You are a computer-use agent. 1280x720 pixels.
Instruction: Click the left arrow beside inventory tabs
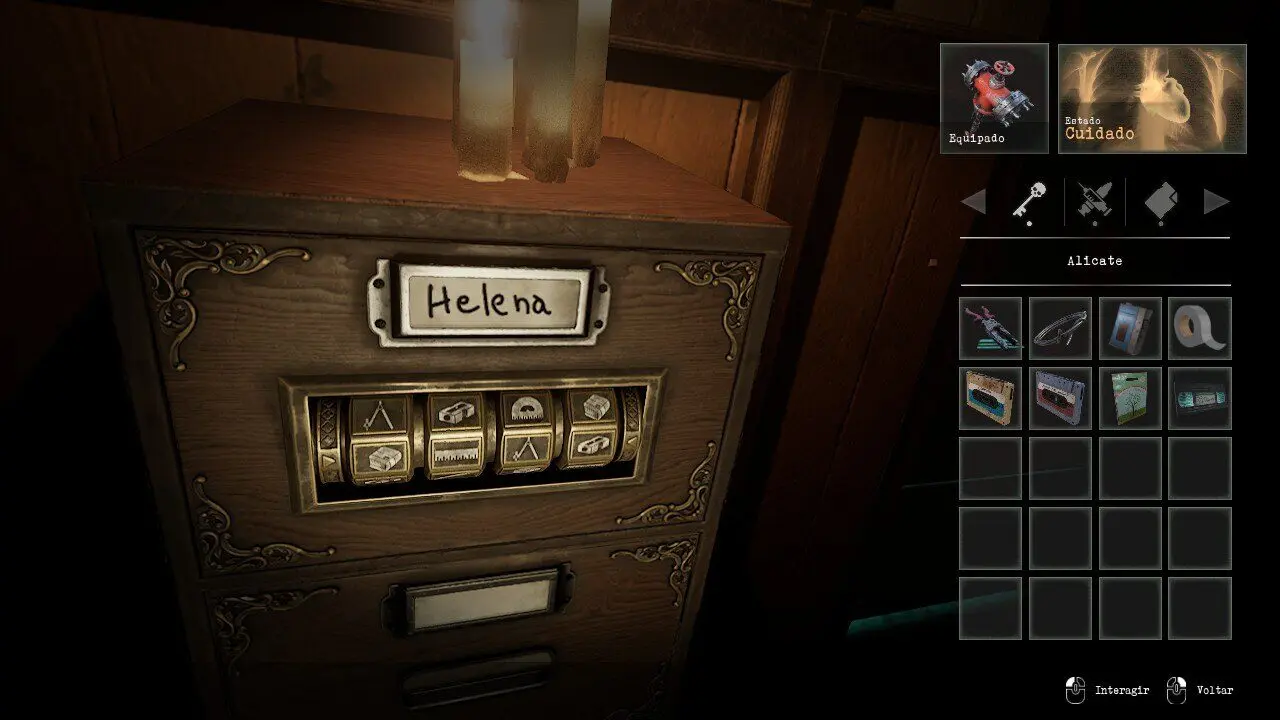[973, 202]
